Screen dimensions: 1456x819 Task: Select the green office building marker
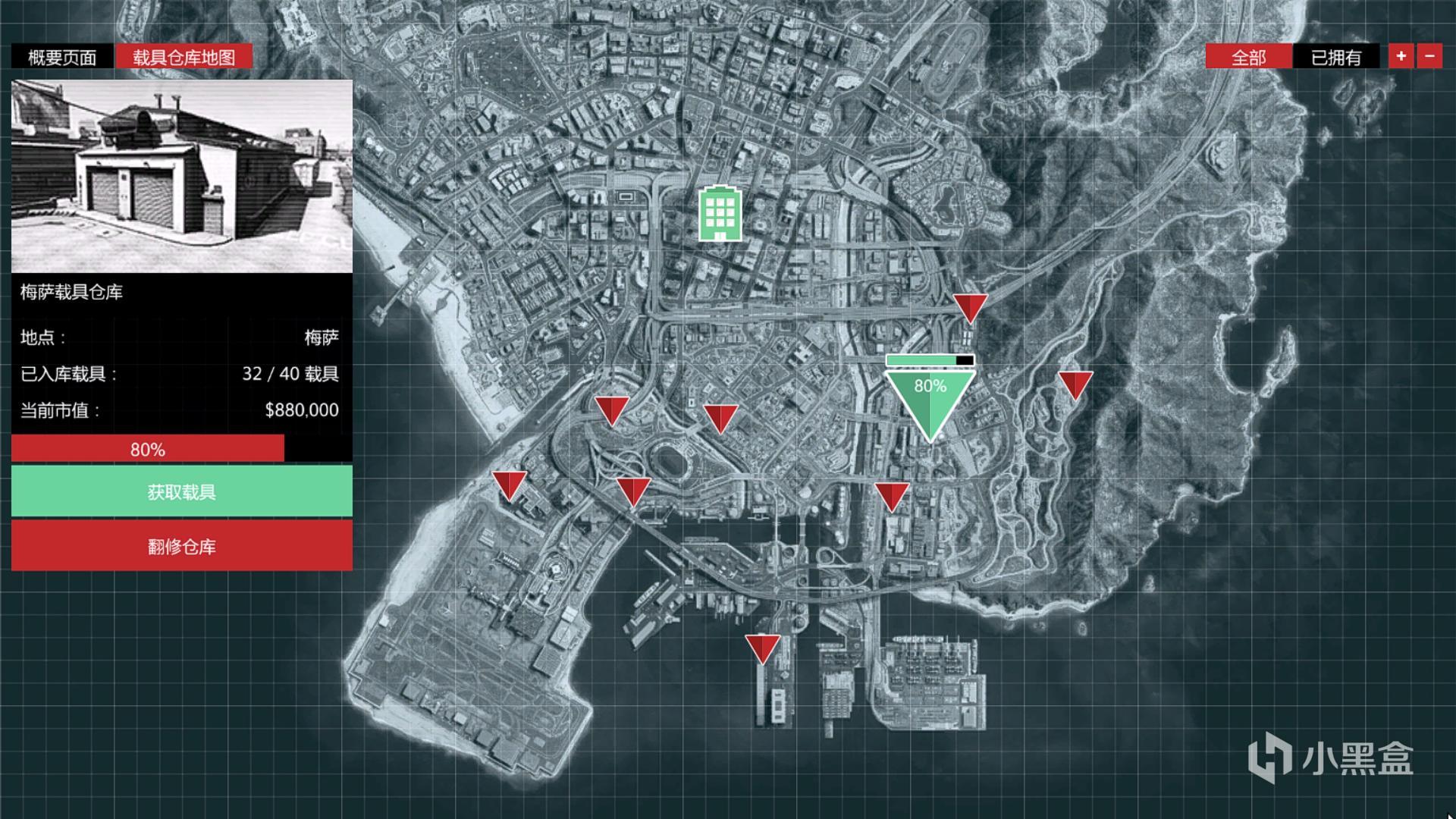click(x=720, y=213)
